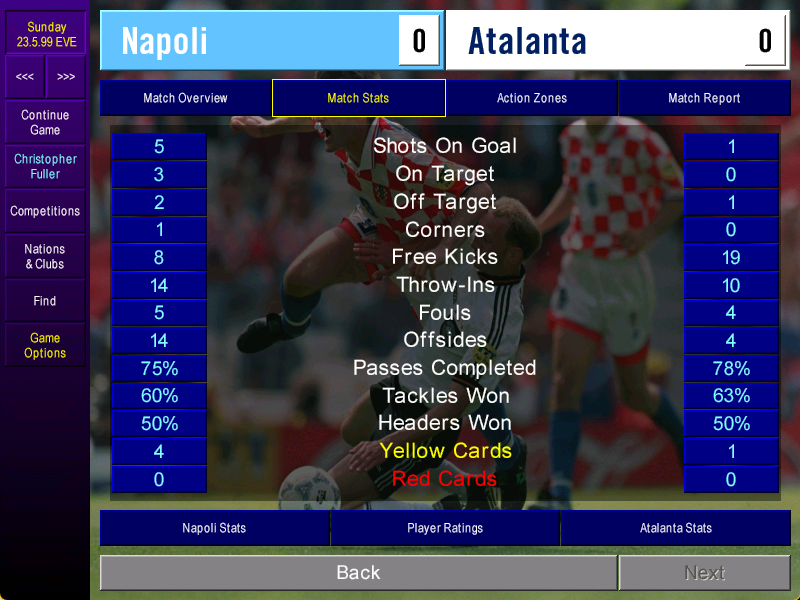Click the date display Sunday 23.5.99
The width and height of the screenshot is (800, 600).
coord(46,35)
